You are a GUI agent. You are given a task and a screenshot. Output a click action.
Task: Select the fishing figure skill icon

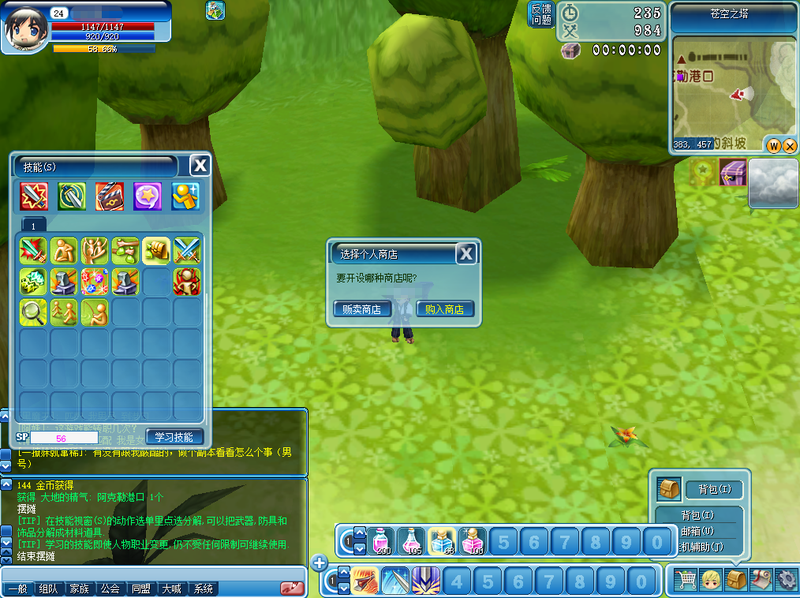coord(95,312)
